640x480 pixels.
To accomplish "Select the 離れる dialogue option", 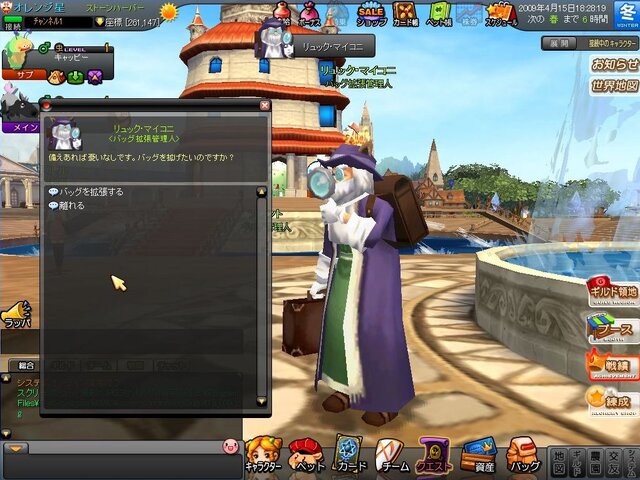I will tap(71, 205).
